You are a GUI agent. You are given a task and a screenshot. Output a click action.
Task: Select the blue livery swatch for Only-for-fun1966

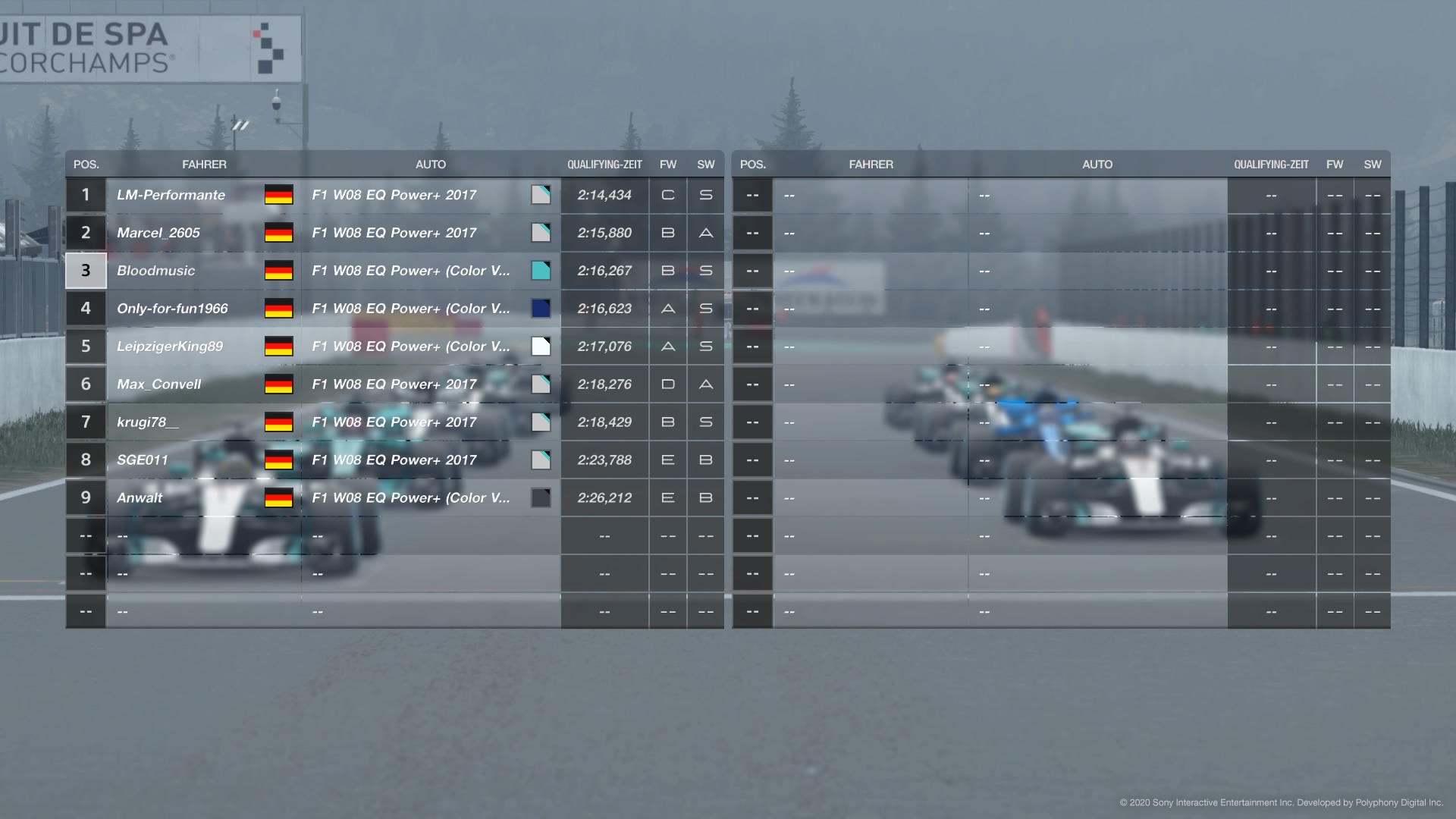541,309
